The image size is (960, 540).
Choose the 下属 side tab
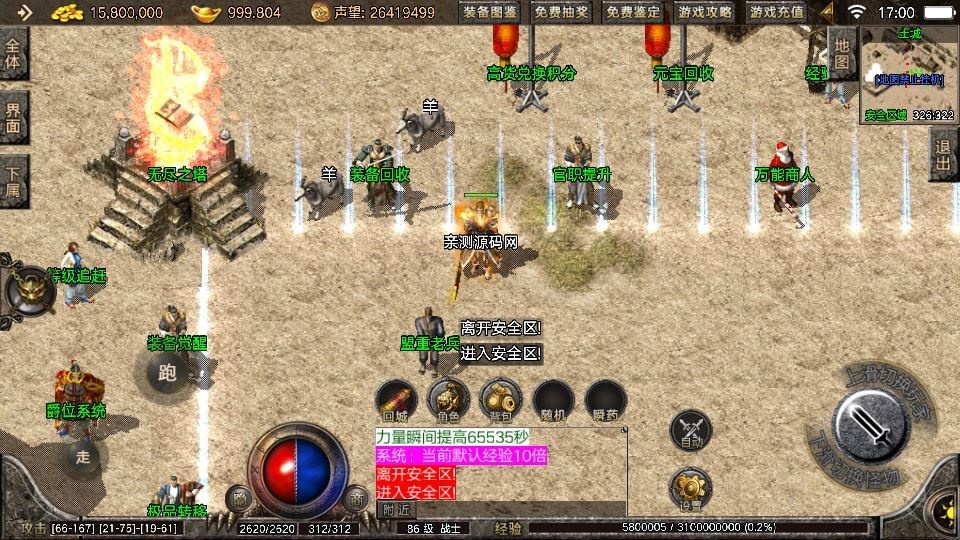(x=14, y=178)
